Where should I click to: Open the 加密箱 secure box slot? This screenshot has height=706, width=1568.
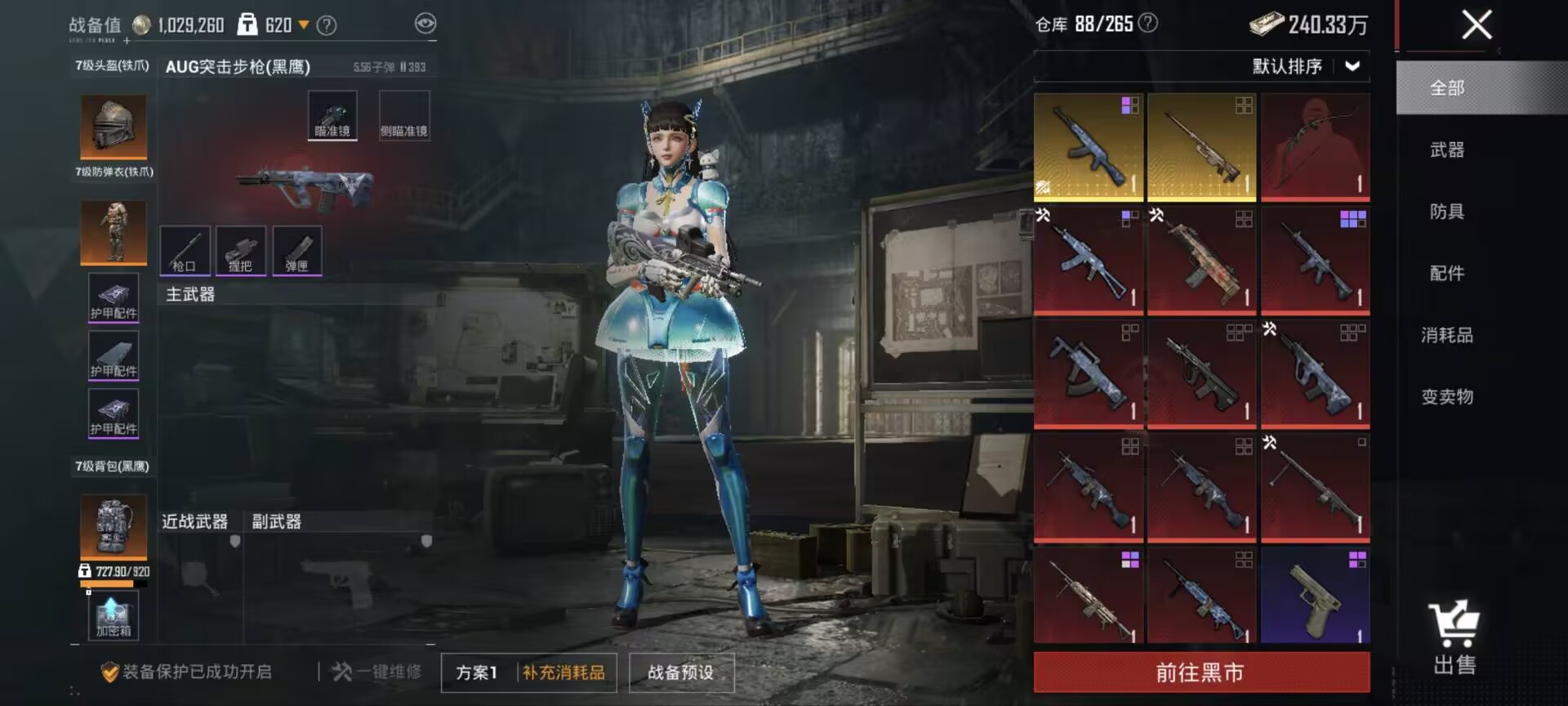[x=114, y=616]
